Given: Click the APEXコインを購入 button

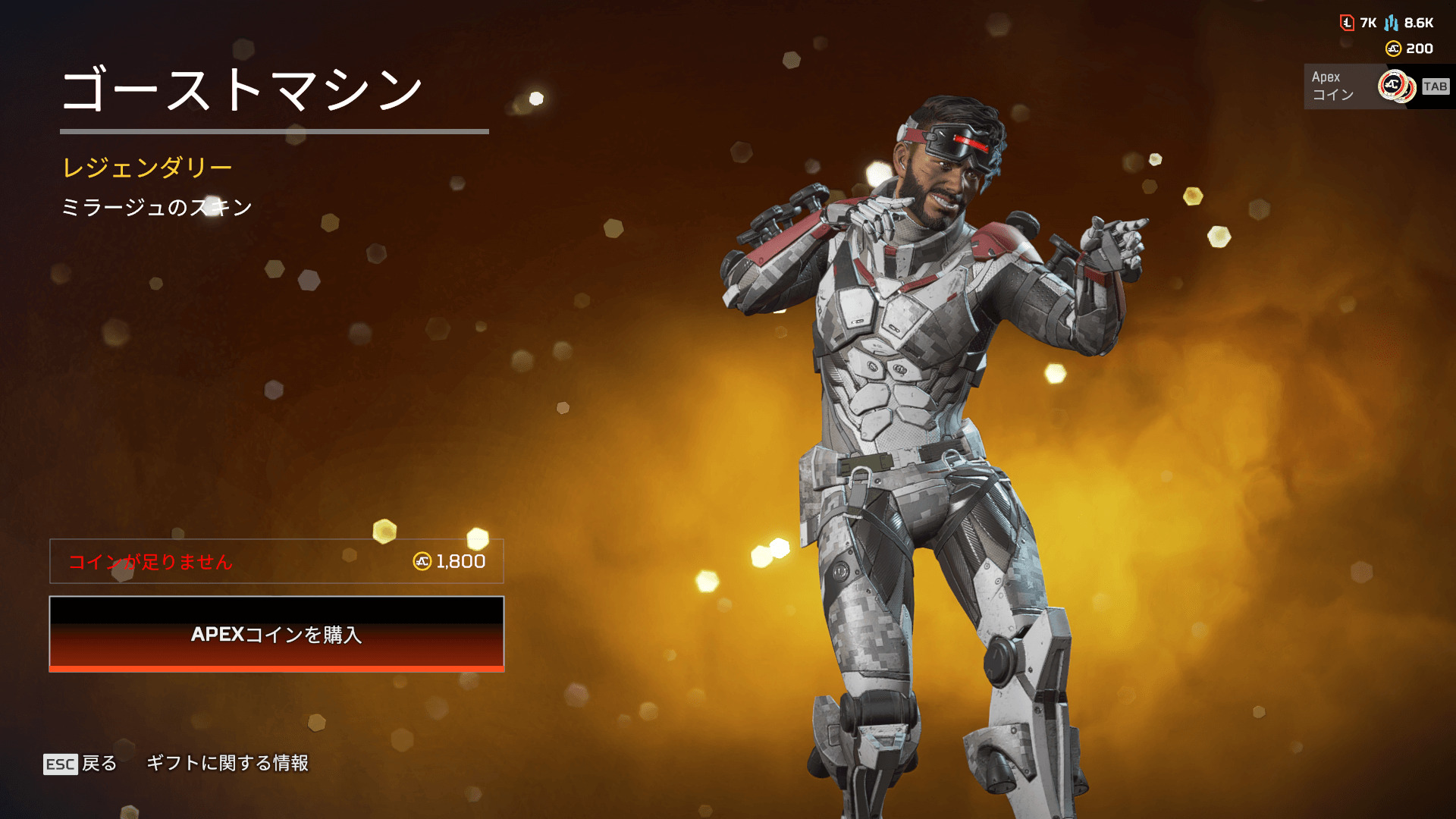Looking at the screenshot, I should [277, 634].
